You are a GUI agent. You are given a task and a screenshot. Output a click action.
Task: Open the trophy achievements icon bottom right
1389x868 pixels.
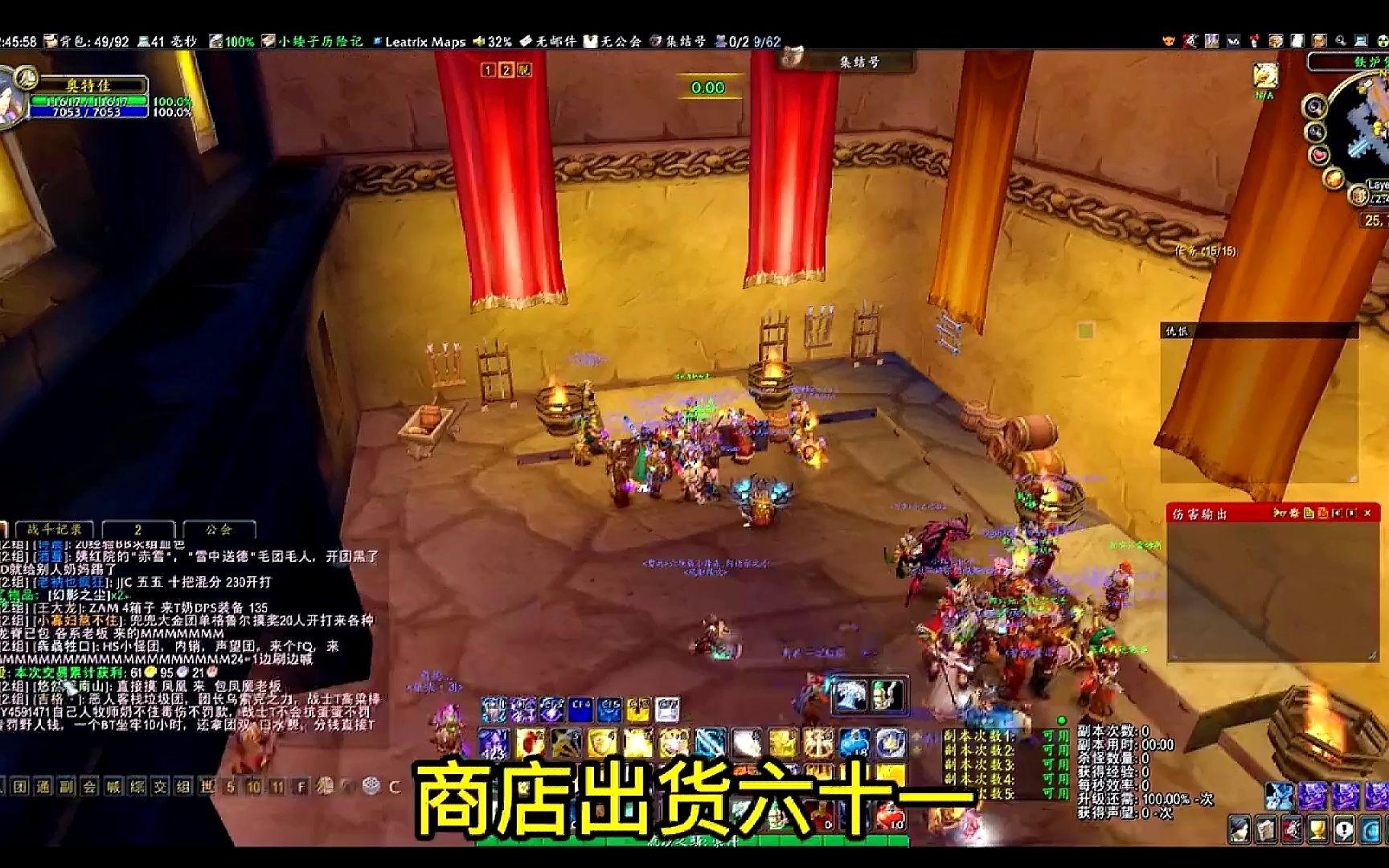(1318, 830)
